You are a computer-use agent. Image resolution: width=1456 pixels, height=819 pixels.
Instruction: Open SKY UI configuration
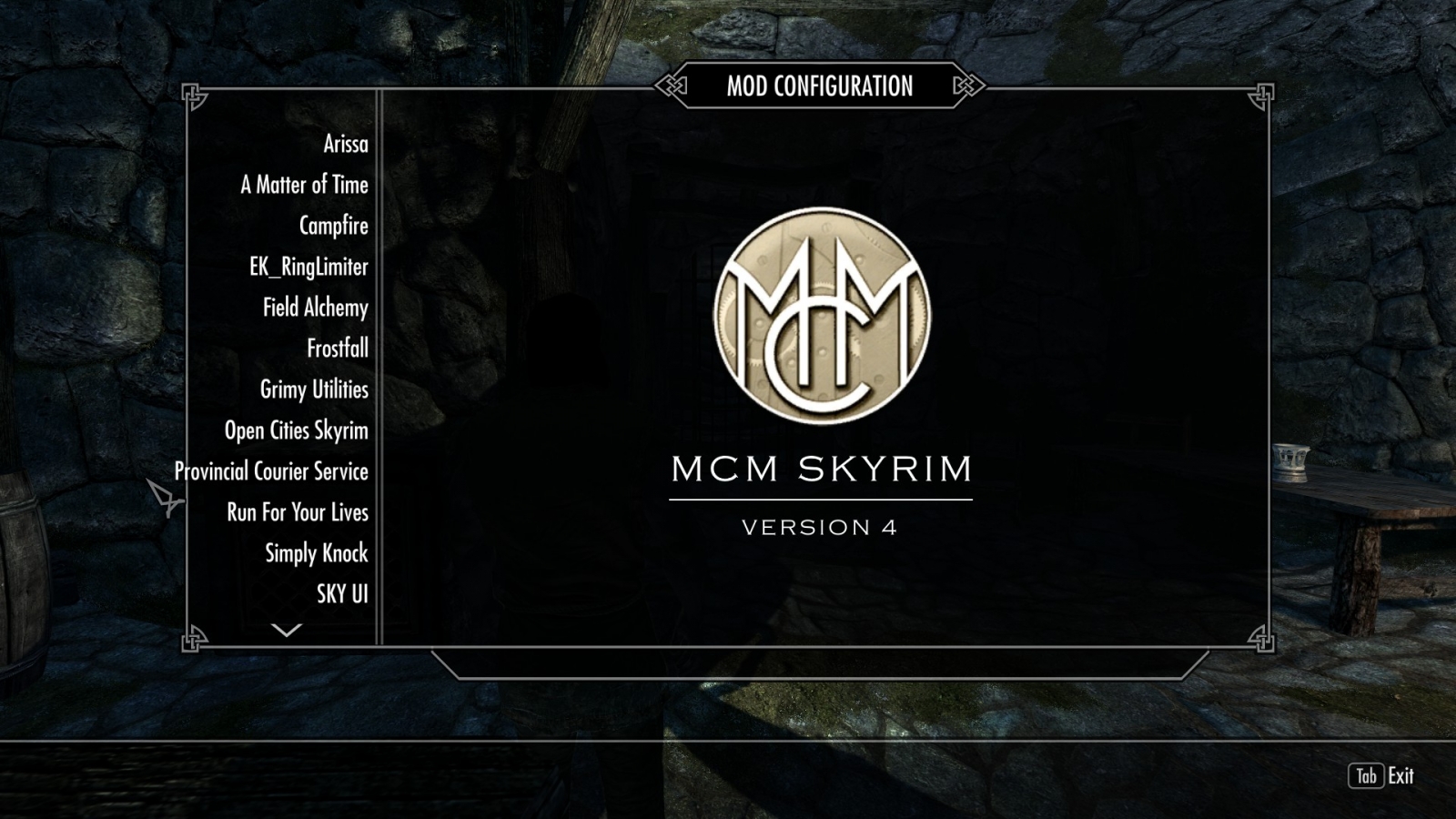[x=342, y=594]
